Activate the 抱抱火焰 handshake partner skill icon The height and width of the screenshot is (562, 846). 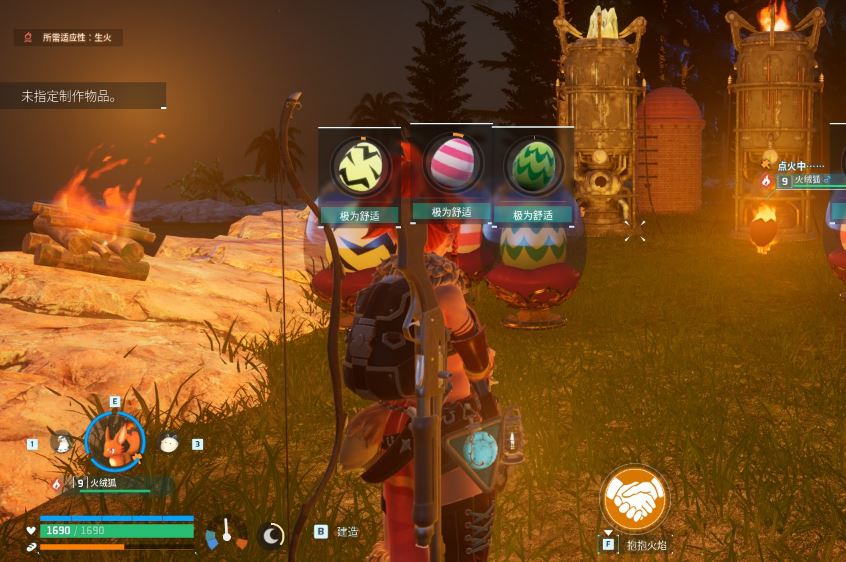pyautogui.click(x=634, y=499)
